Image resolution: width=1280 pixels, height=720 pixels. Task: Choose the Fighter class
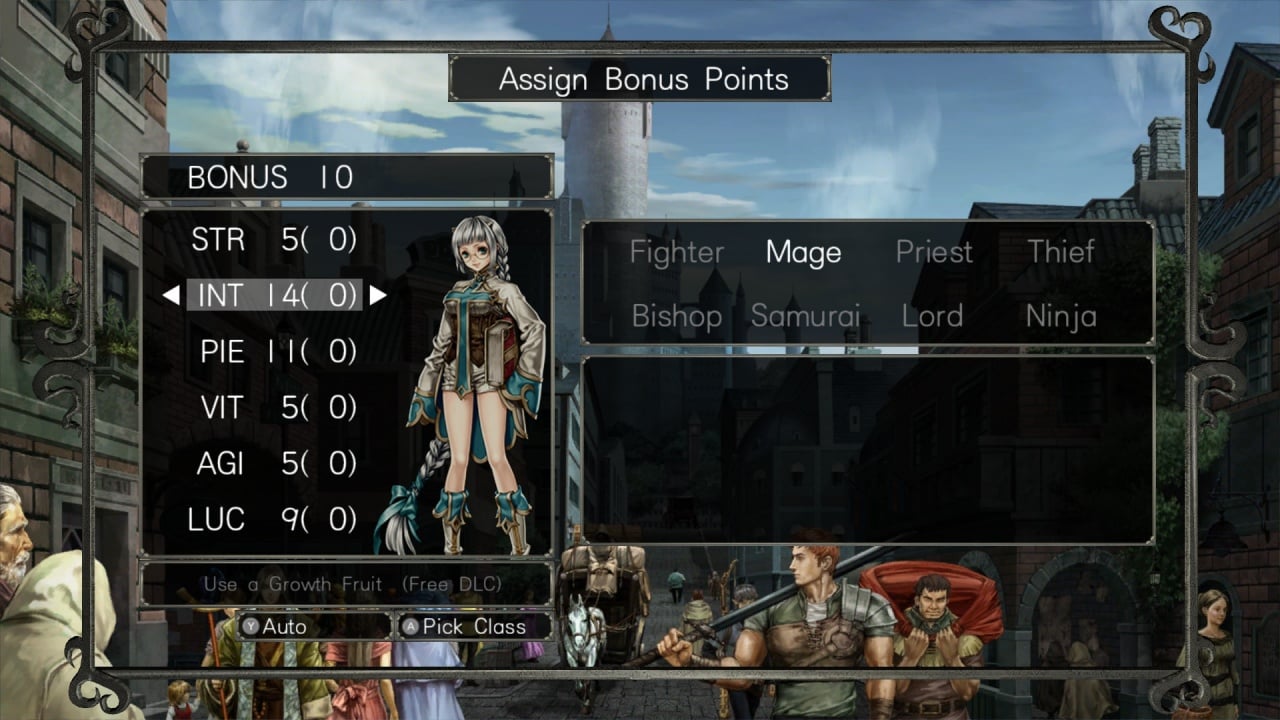coord(677,253)
